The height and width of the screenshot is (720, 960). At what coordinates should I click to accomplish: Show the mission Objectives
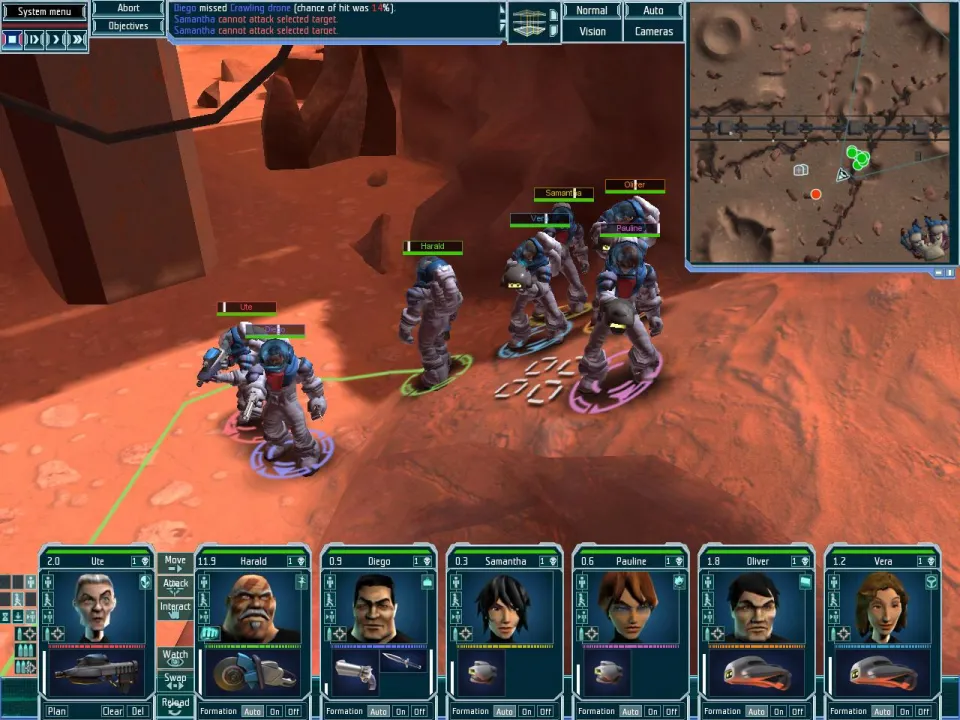click(x=128, y=26)
